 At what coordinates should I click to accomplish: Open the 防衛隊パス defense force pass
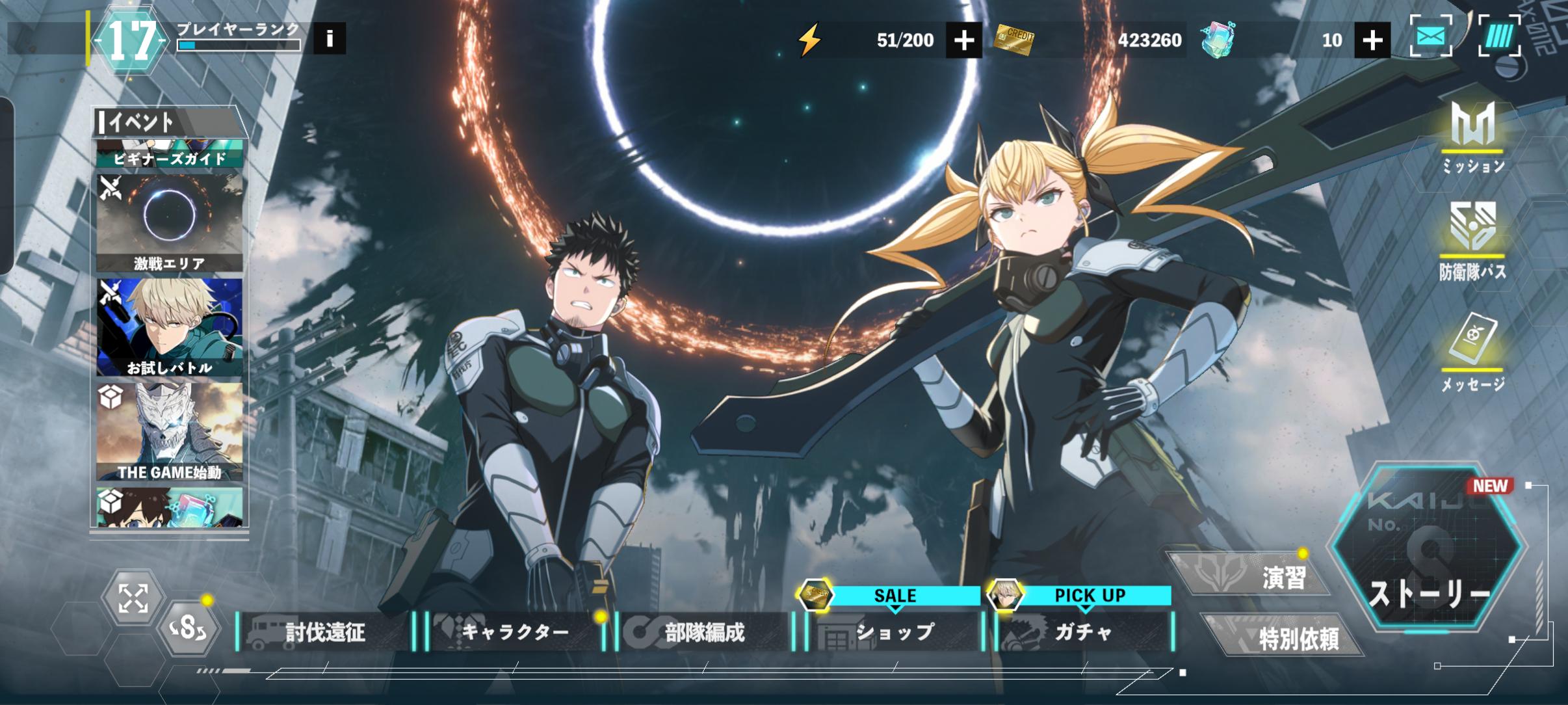(x=1473, y=241)
